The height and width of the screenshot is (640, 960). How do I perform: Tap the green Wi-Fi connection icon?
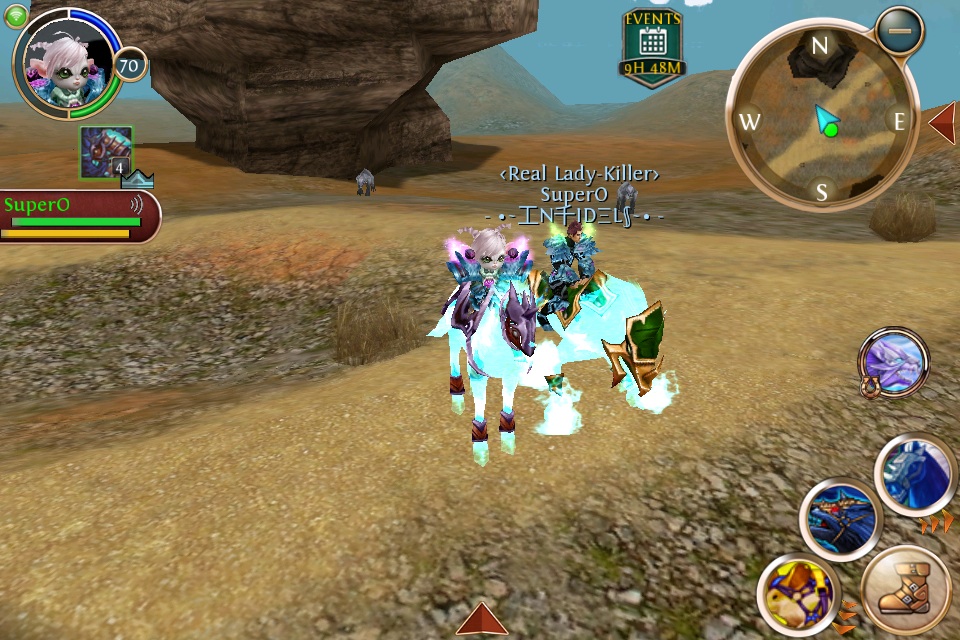(x=17, y=17)
